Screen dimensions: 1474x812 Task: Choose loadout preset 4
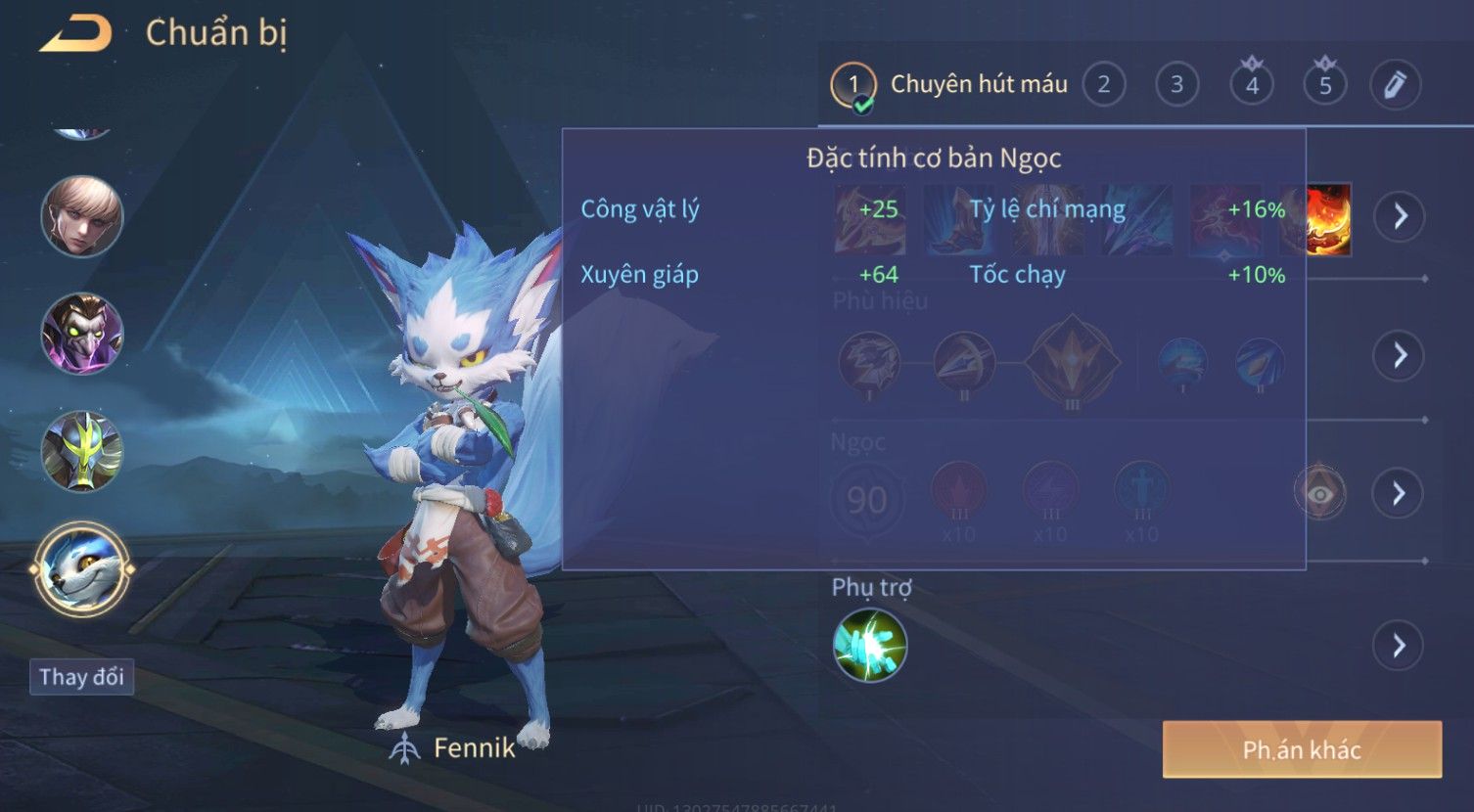[x=1251, y=85]
